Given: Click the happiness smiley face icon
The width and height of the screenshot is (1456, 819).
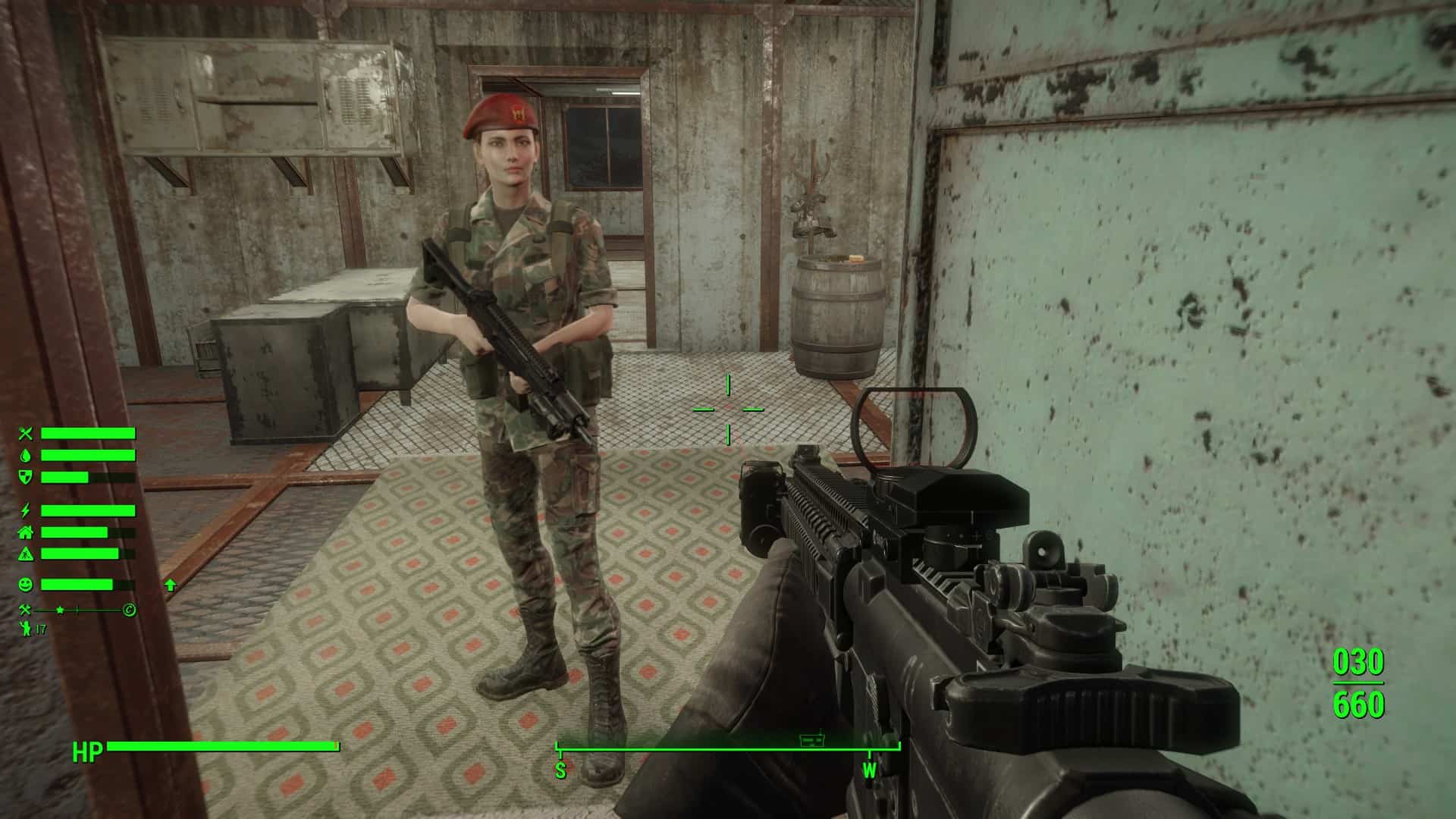Looking at the screenshot, I should [27, 585].
